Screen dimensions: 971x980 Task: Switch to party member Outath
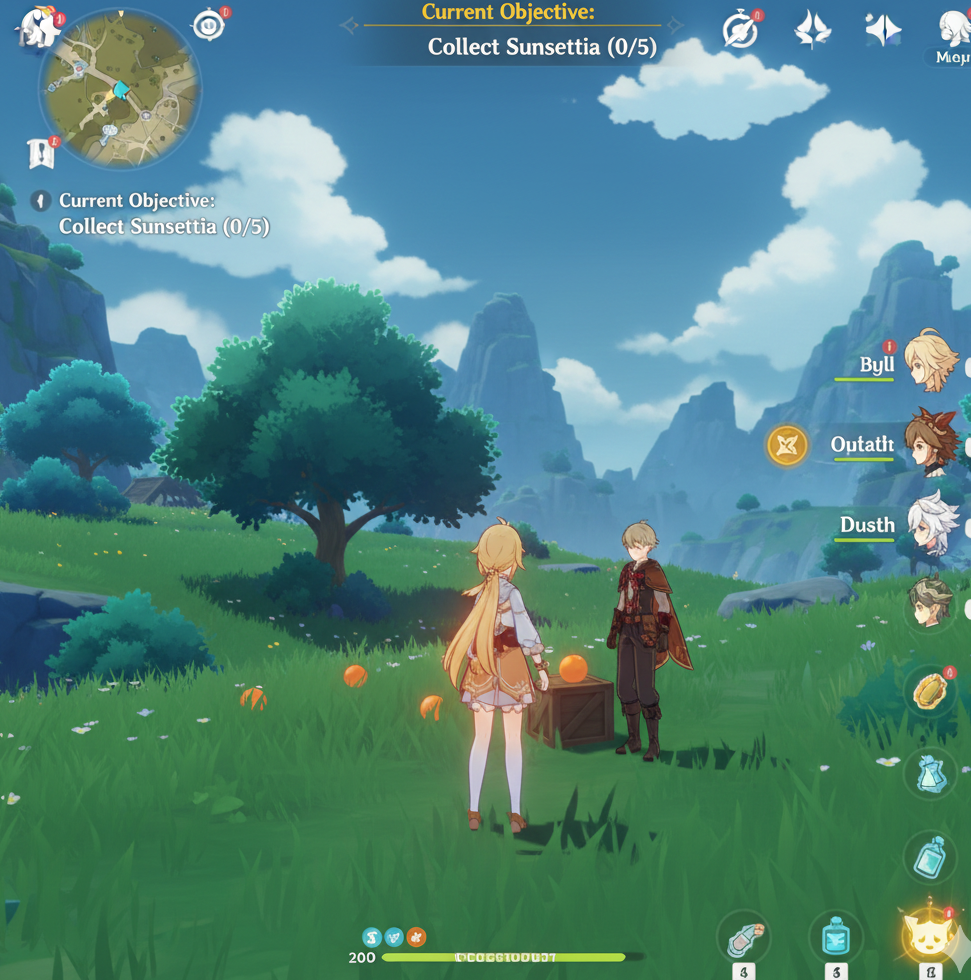(x=930, y=443)
